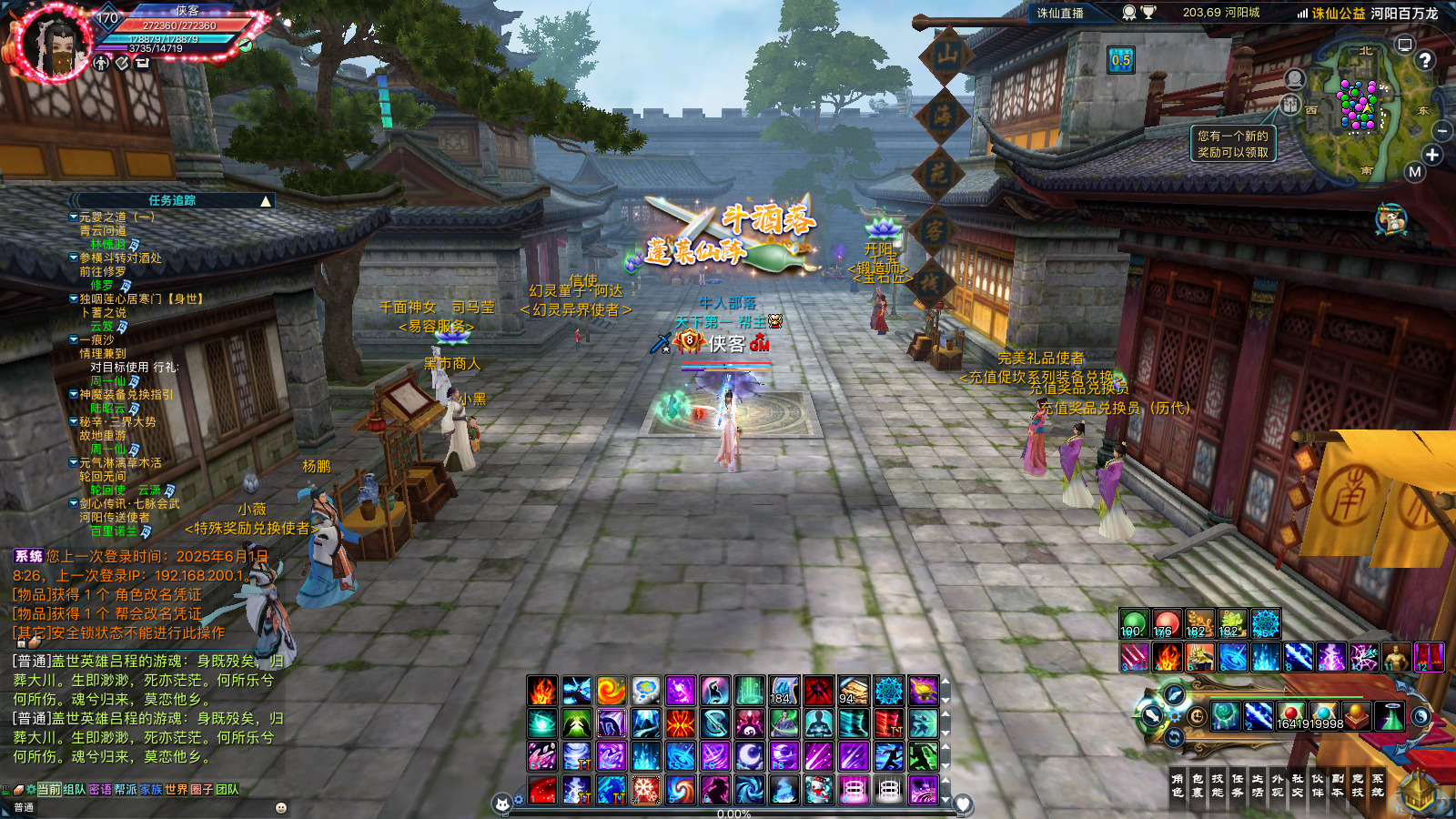Image resolution: width=1456 pixels, height=819 pixels.
Task: Open the 诛仙直播 live stream button
Action: click(1061, 13)
